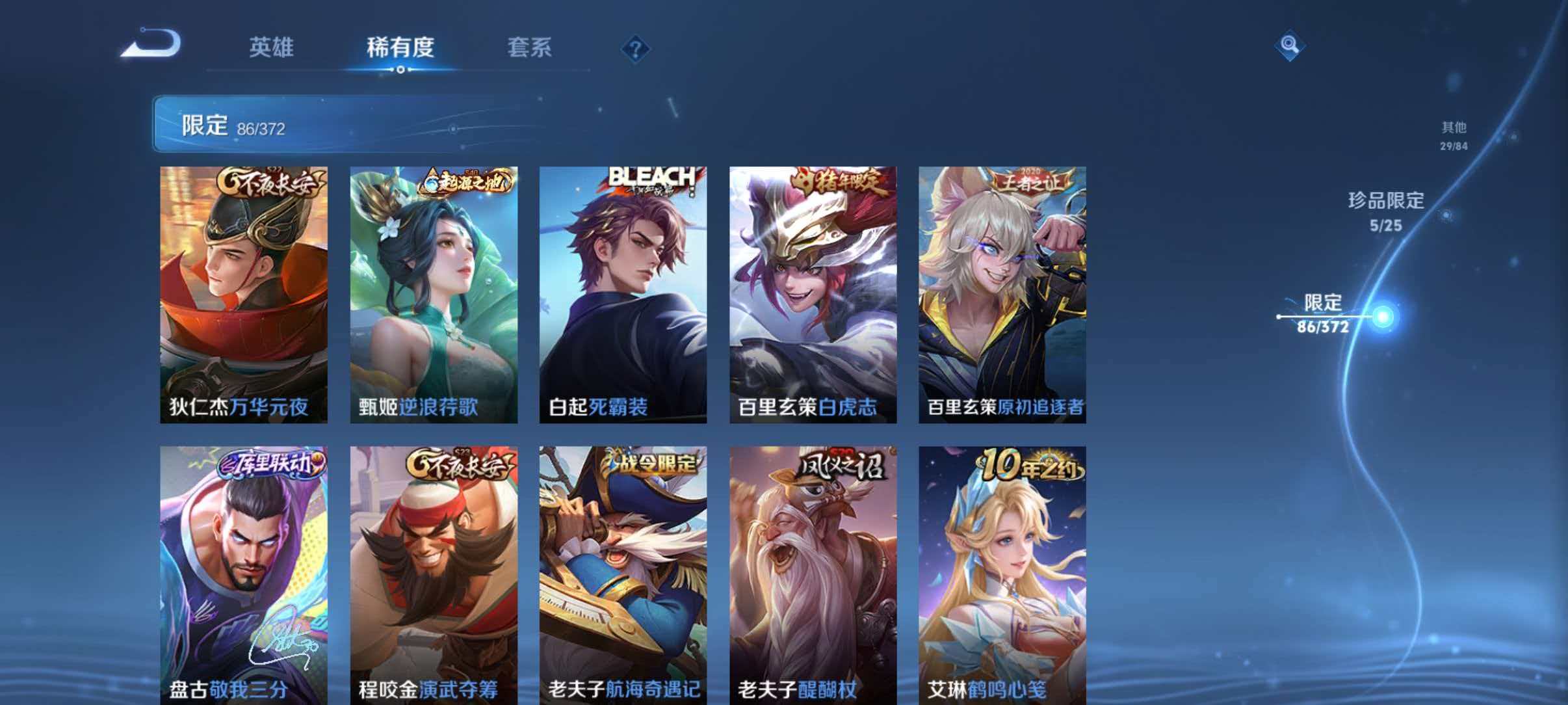Viewport: 1568px width, 705px height.
Task: Open the skin search with the magnifier icon
Action: click(1289, 45)
